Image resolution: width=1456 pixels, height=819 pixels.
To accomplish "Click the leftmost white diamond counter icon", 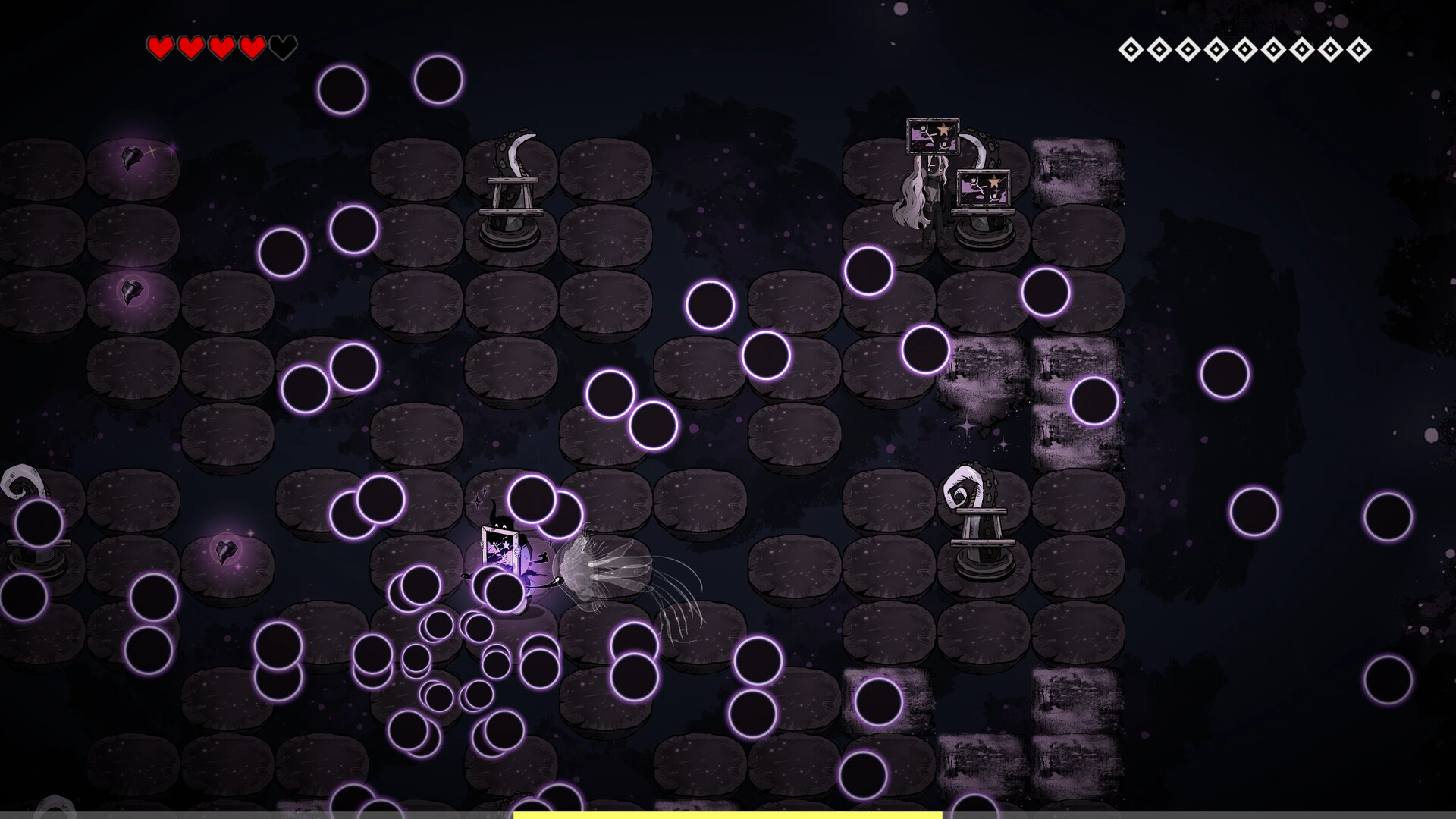I will (x=1129, y=47).
